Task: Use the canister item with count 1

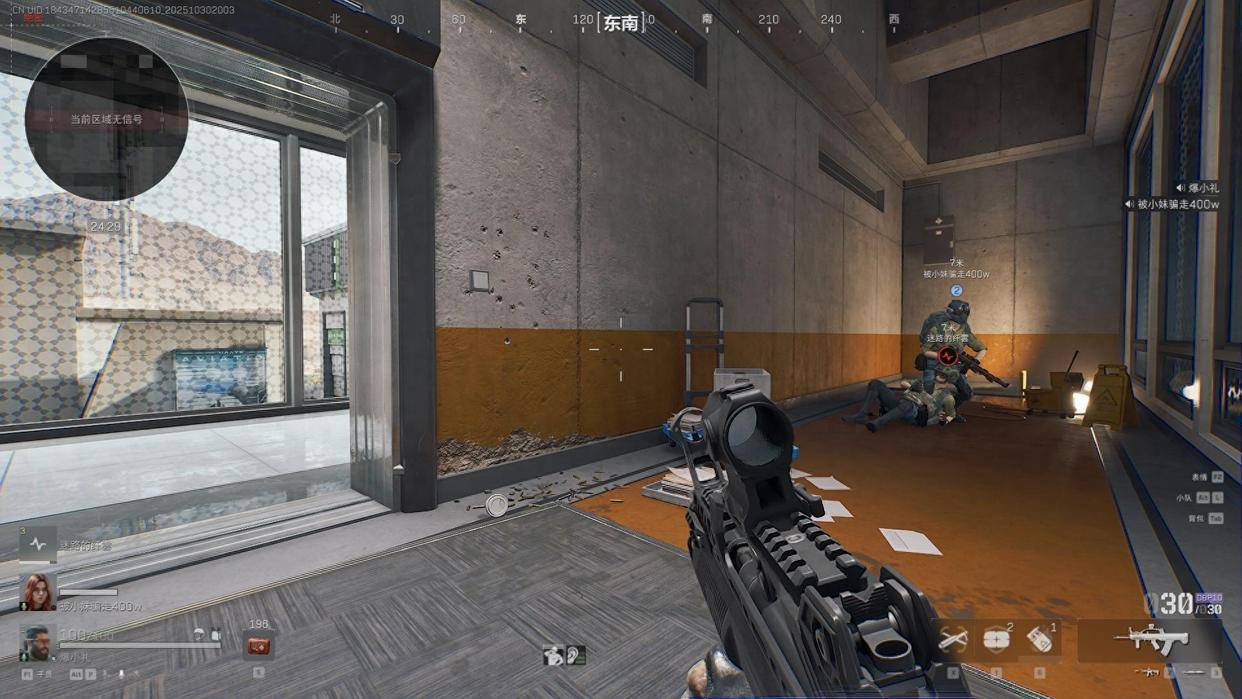Action: coord(1039,639)
